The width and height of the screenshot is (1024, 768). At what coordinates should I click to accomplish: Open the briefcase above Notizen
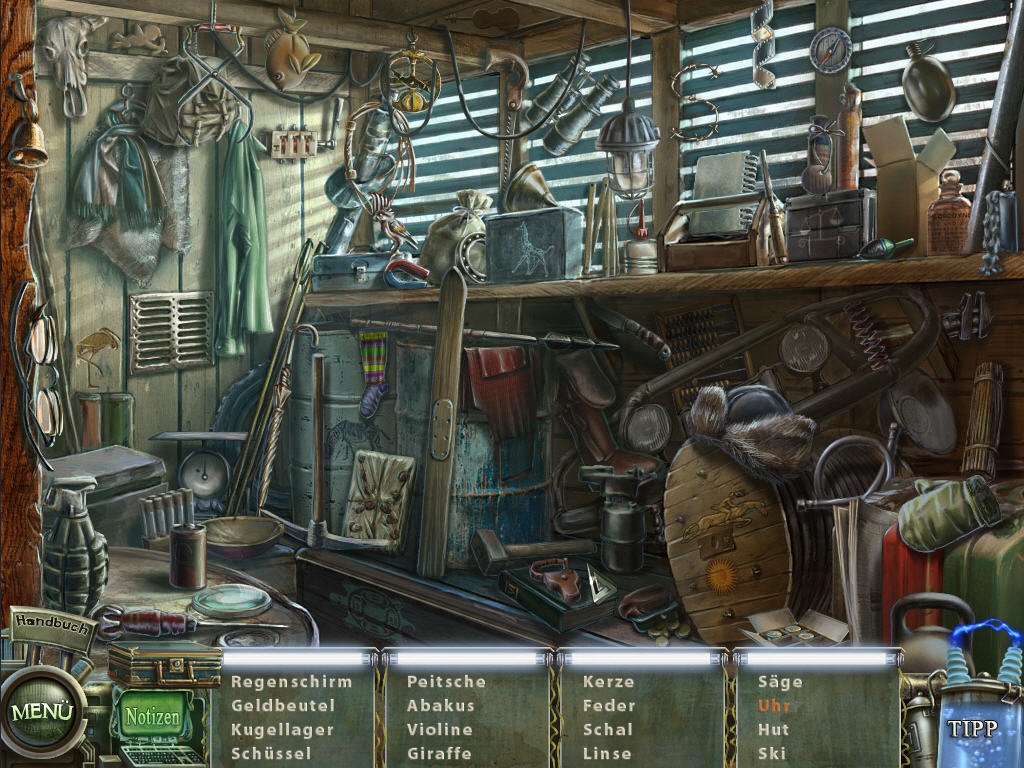pos(164,665)
